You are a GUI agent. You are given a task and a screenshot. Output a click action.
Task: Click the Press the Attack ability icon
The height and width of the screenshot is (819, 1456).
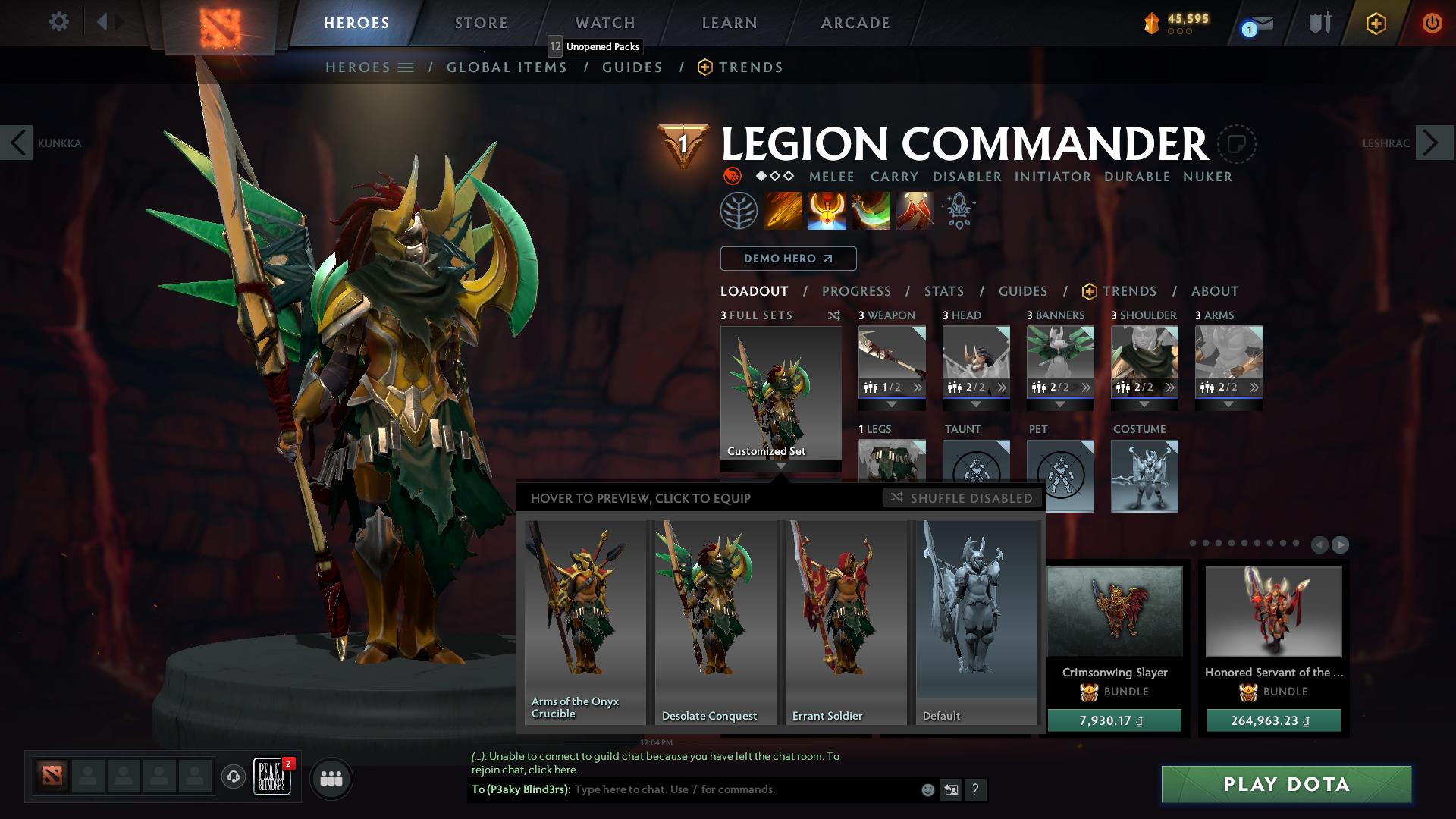point(827,211)
